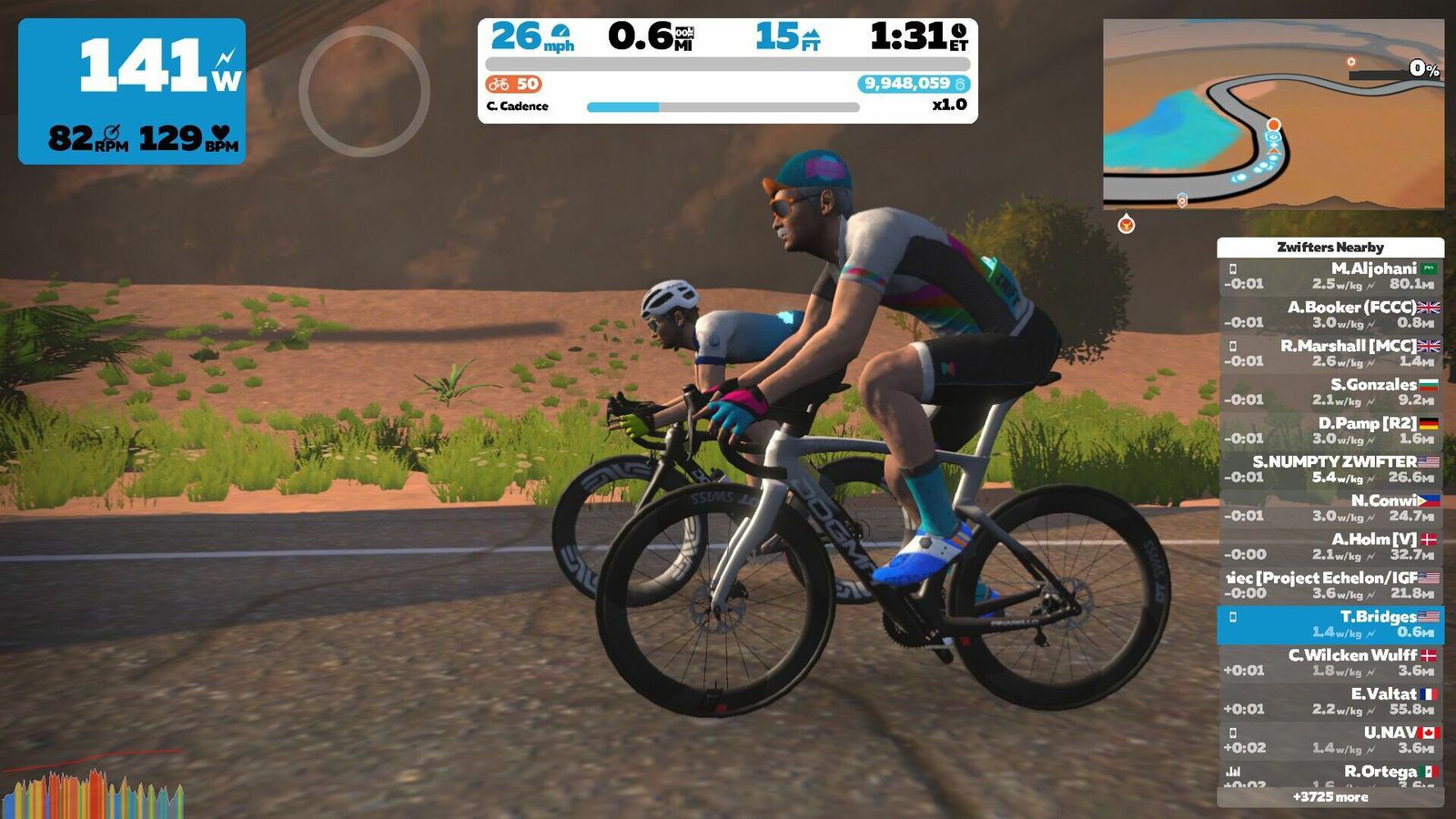This screenshot has width=1456, height=819.
Task: Select R.Marshall [MCC] in rider list
Action: pos(1330,354)
